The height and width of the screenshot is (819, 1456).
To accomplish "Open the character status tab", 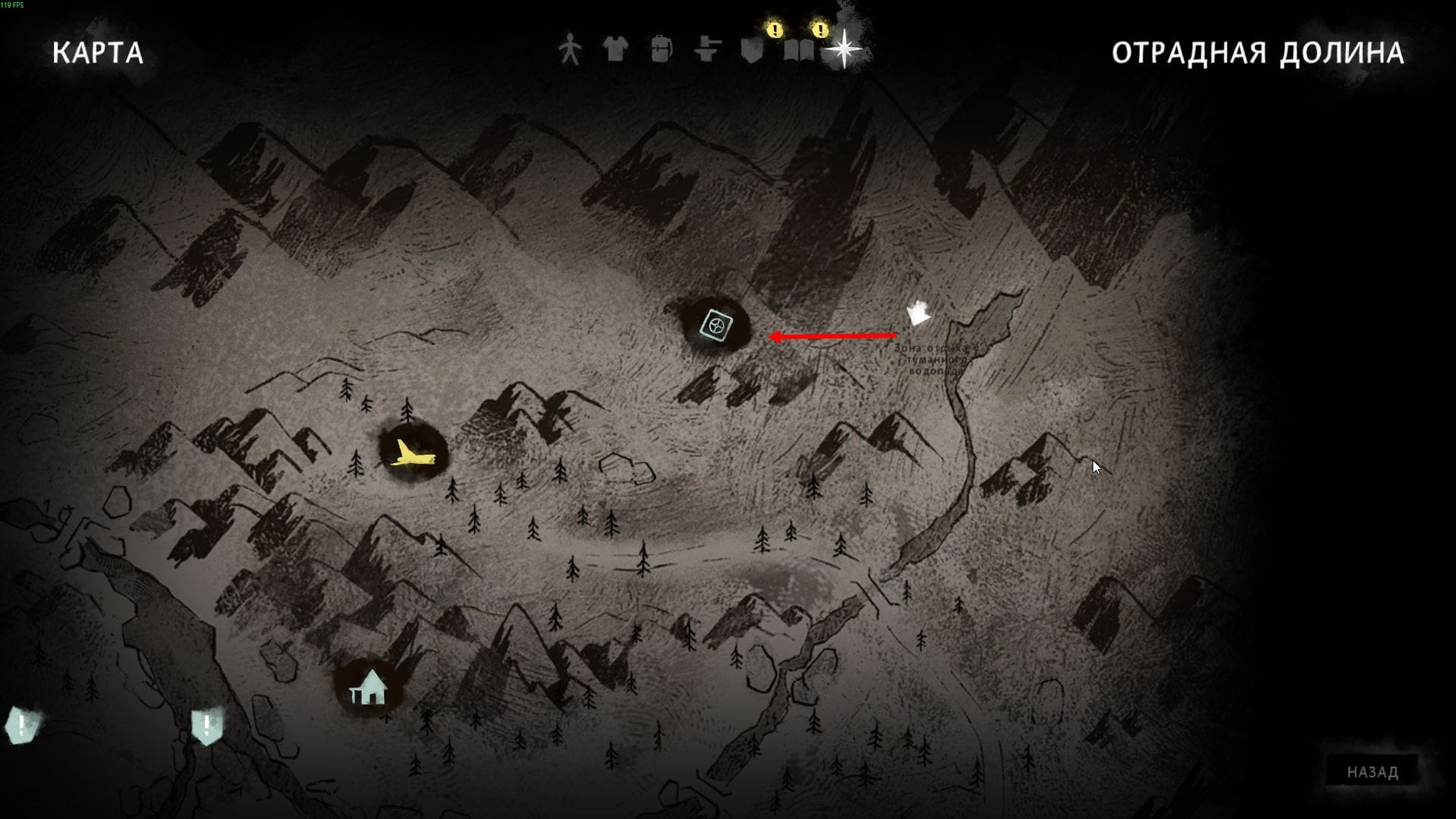I will coord(570,50).
